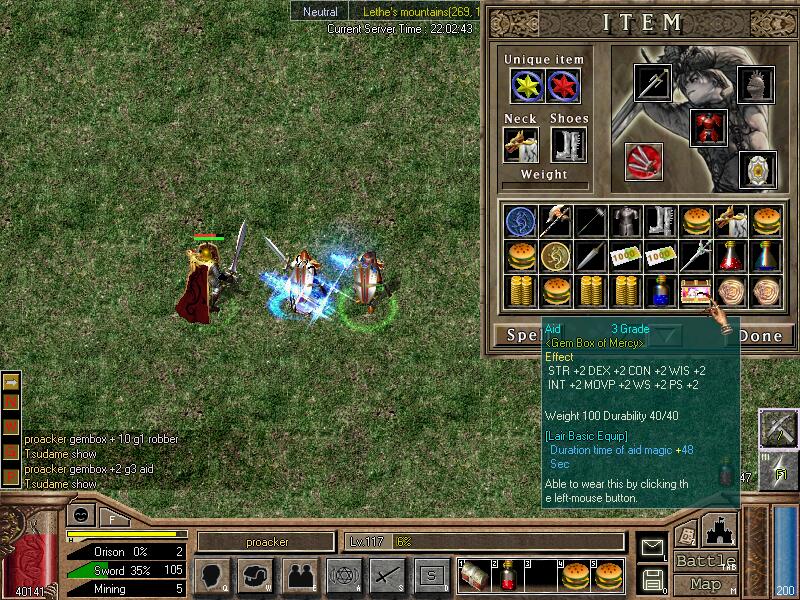Activate the crossed swords action button
The image size is (800, 600).
[387, 575]
